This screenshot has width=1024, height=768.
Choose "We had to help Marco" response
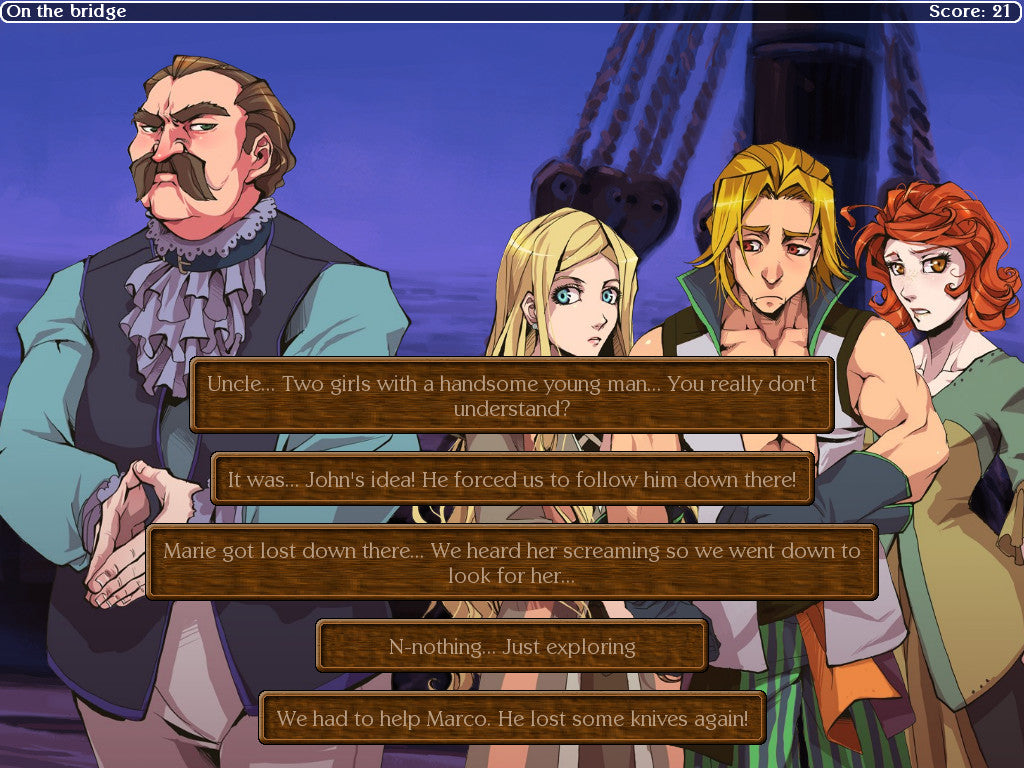[x=511, y=718]
